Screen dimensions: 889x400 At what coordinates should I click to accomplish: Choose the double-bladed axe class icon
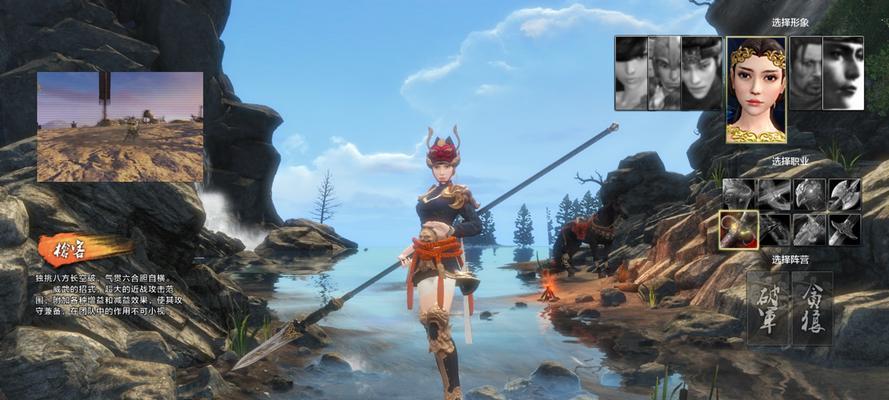(844, 194)
